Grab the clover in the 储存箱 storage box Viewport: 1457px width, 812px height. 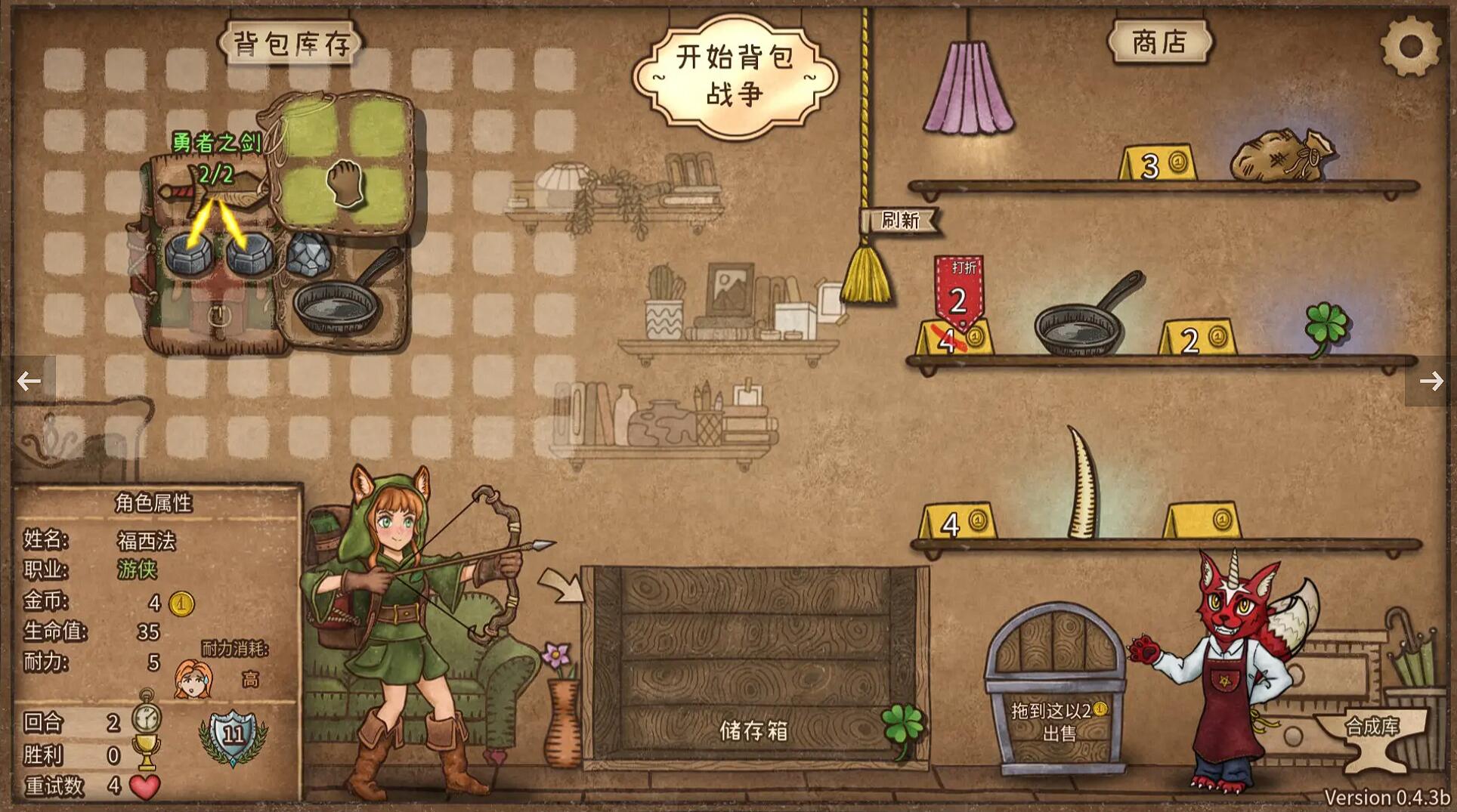pos(902,726)
